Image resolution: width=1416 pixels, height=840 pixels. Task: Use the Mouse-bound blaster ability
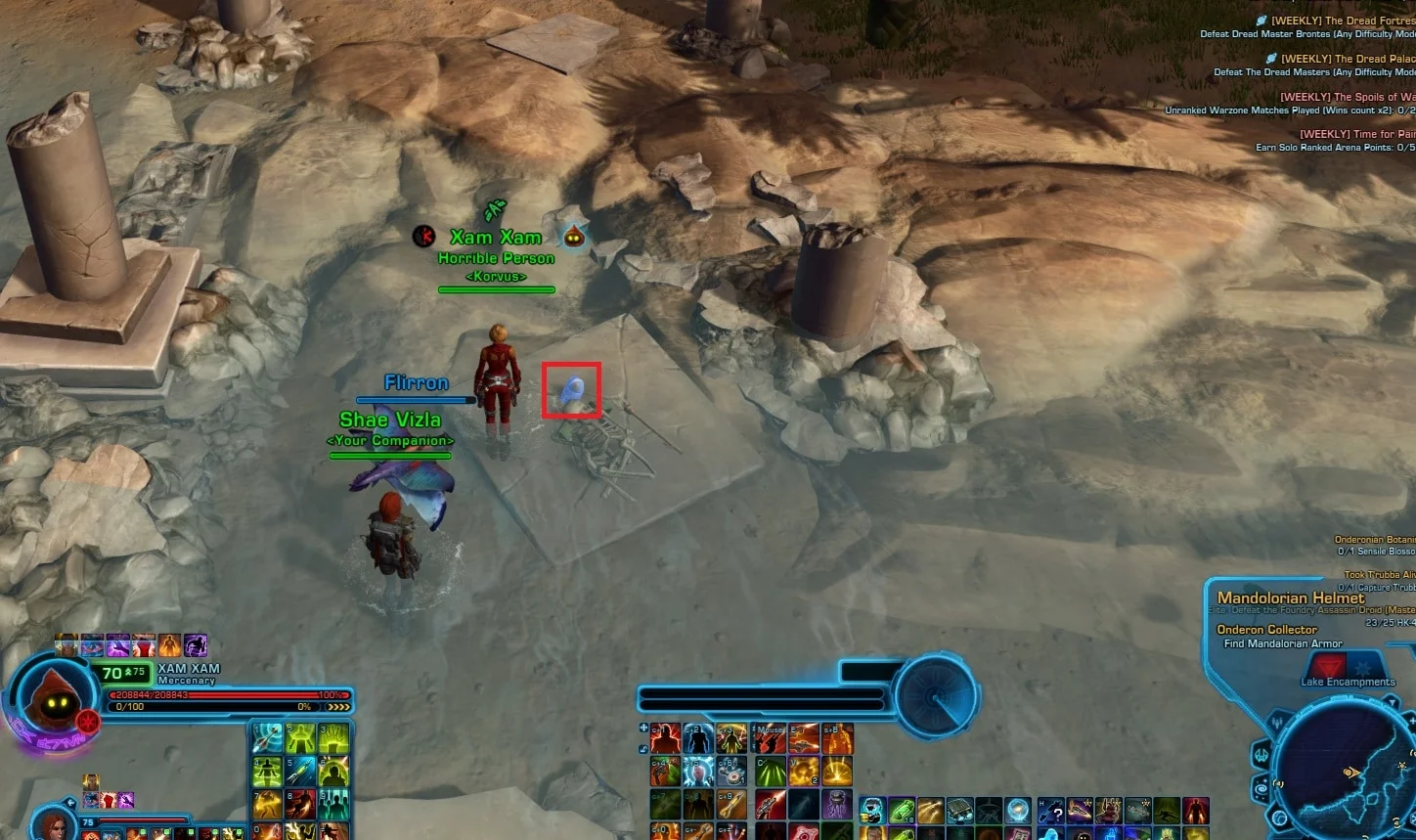pyautogui.click(x=772, y=739)
